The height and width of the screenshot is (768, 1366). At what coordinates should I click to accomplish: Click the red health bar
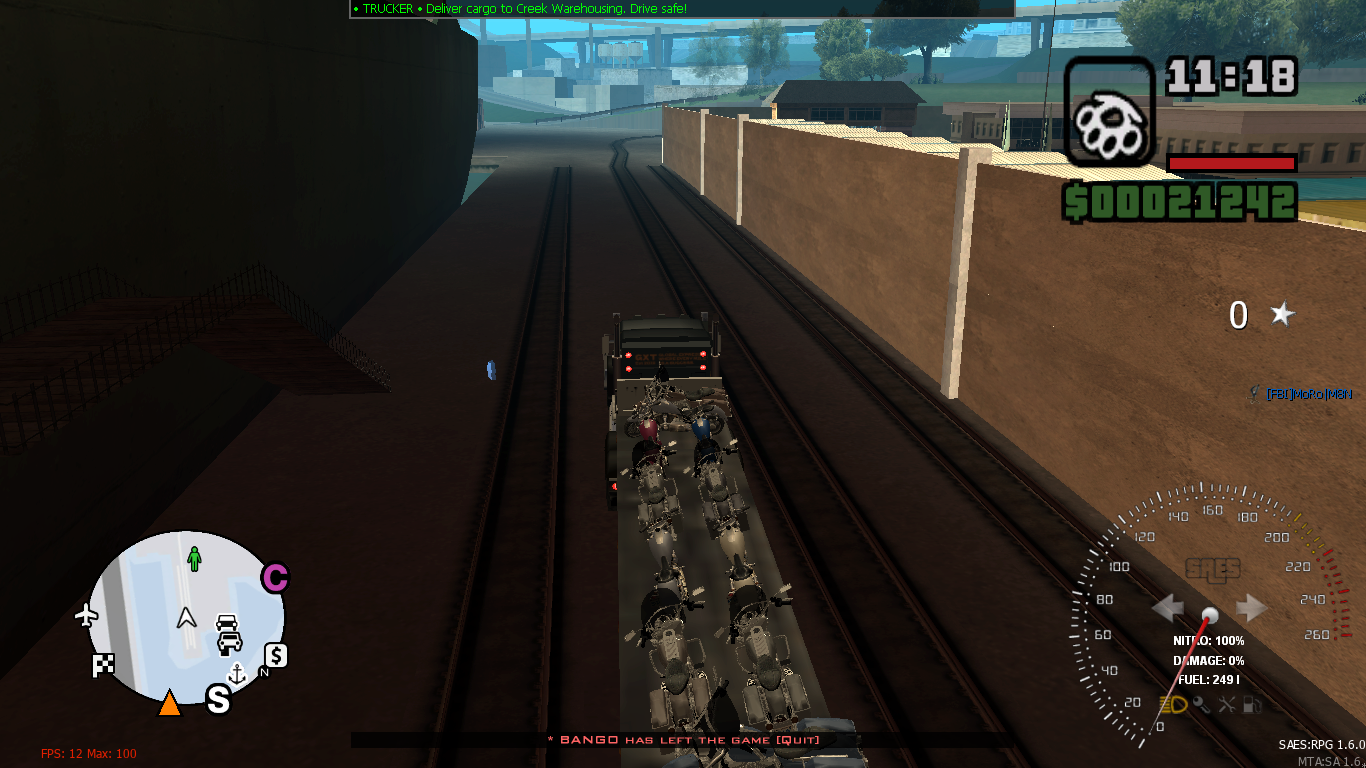pos(1232,162)
